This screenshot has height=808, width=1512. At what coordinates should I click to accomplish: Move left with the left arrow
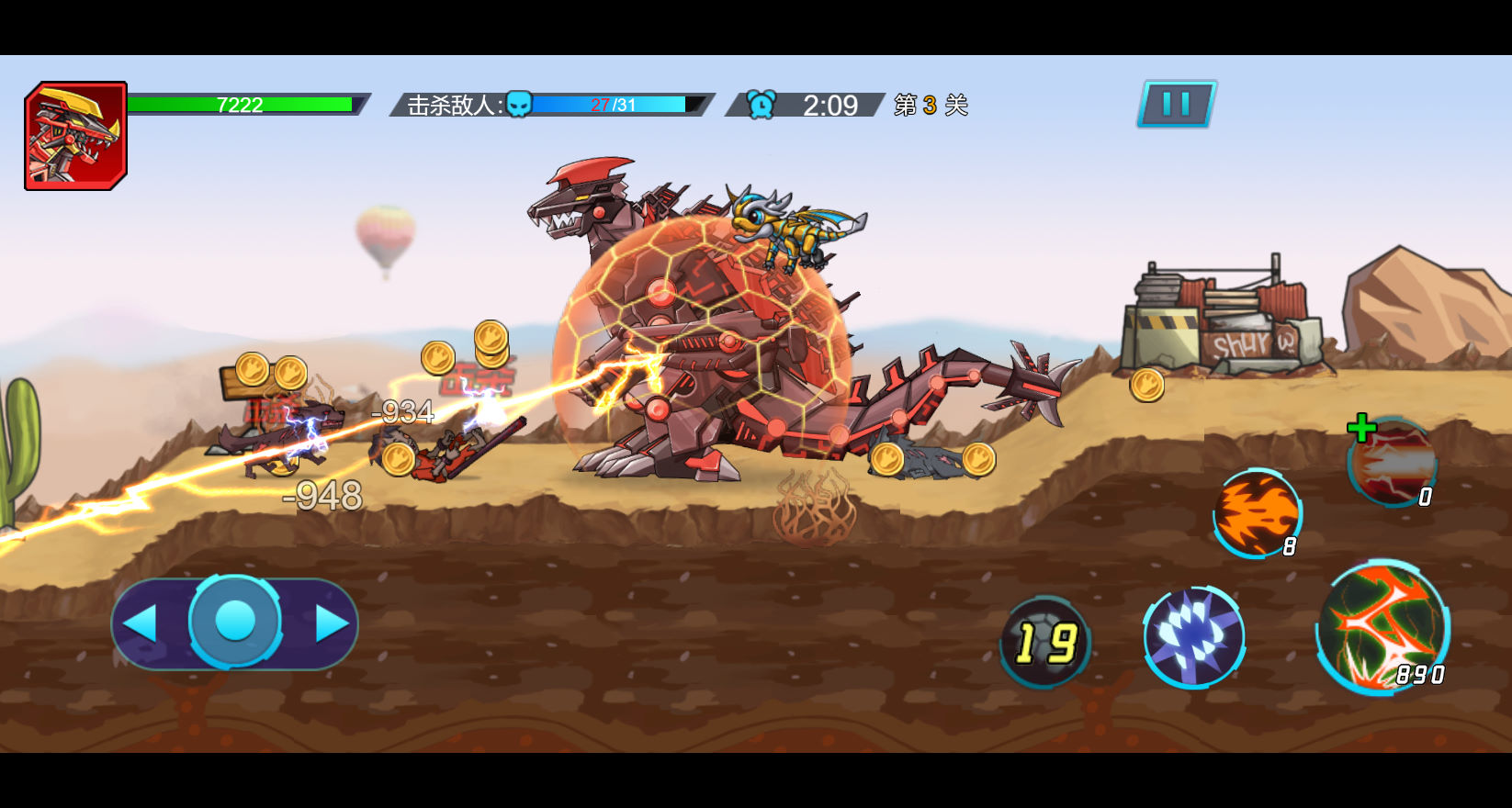tap(141, 623)
